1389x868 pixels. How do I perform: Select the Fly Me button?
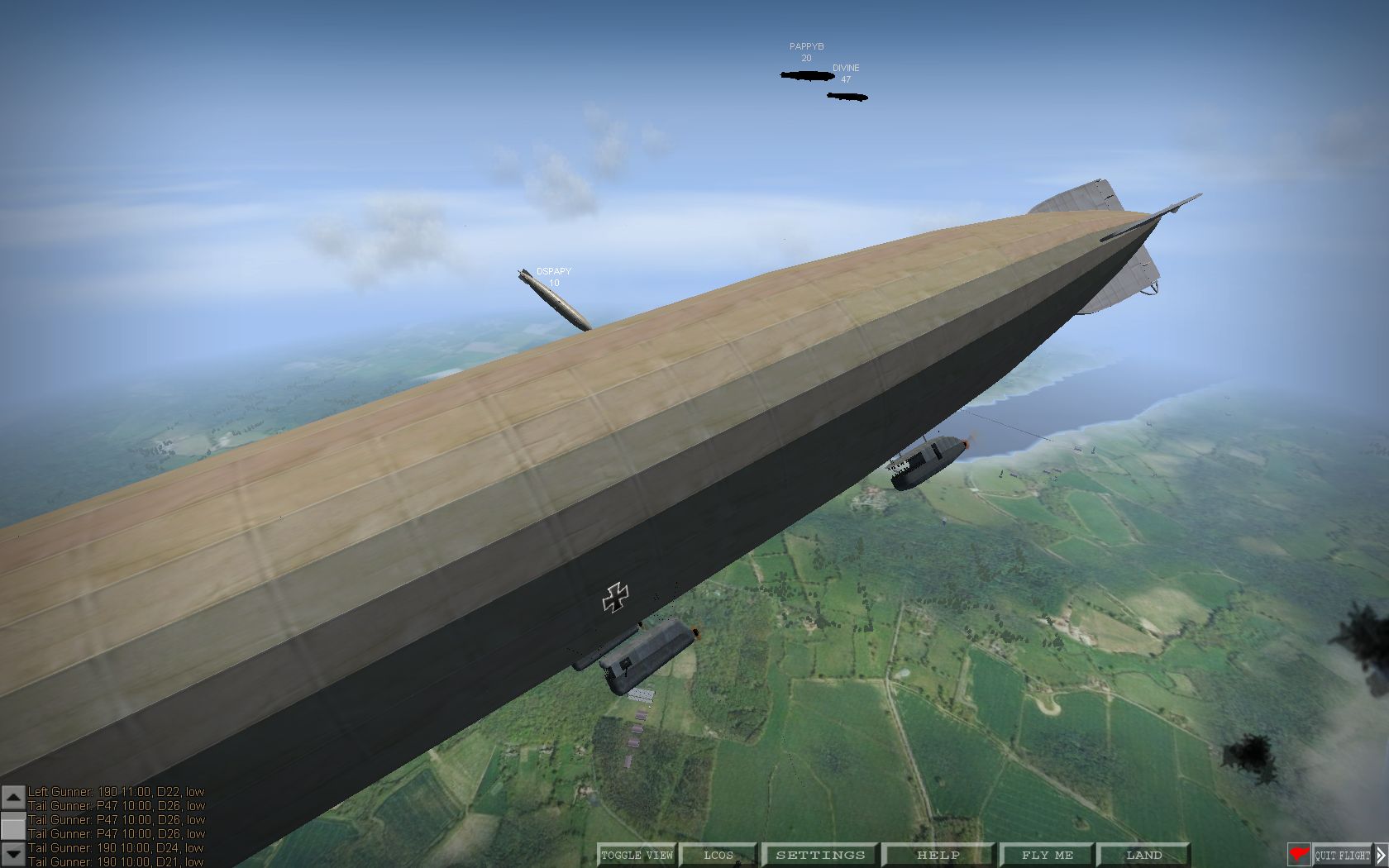pyautogui.click(x=1048, y=855)
